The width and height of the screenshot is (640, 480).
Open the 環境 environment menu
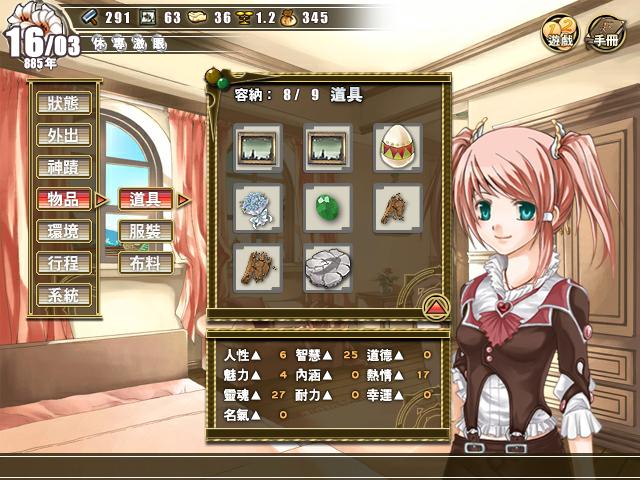click(64, 231)
